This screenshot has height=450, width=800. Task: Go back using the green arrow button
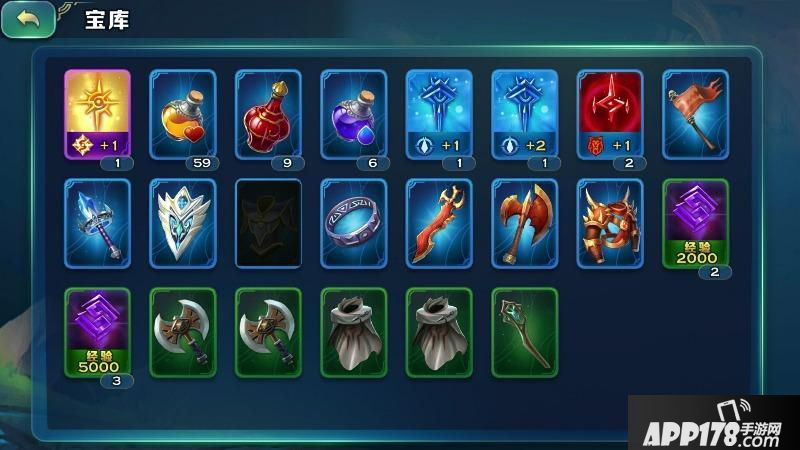coord(28,19)
